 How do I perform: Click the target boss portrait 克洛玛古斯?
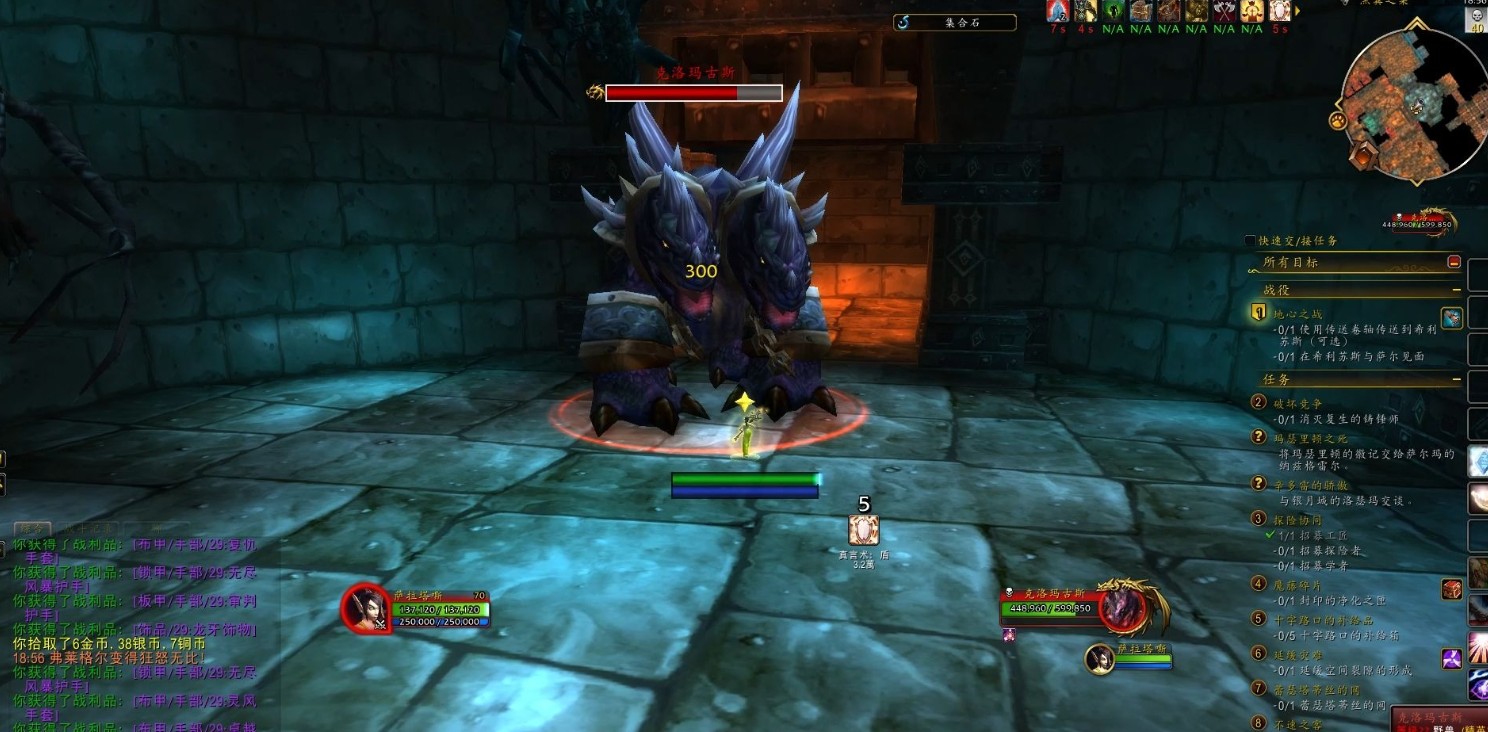[x=1123, y=607]
